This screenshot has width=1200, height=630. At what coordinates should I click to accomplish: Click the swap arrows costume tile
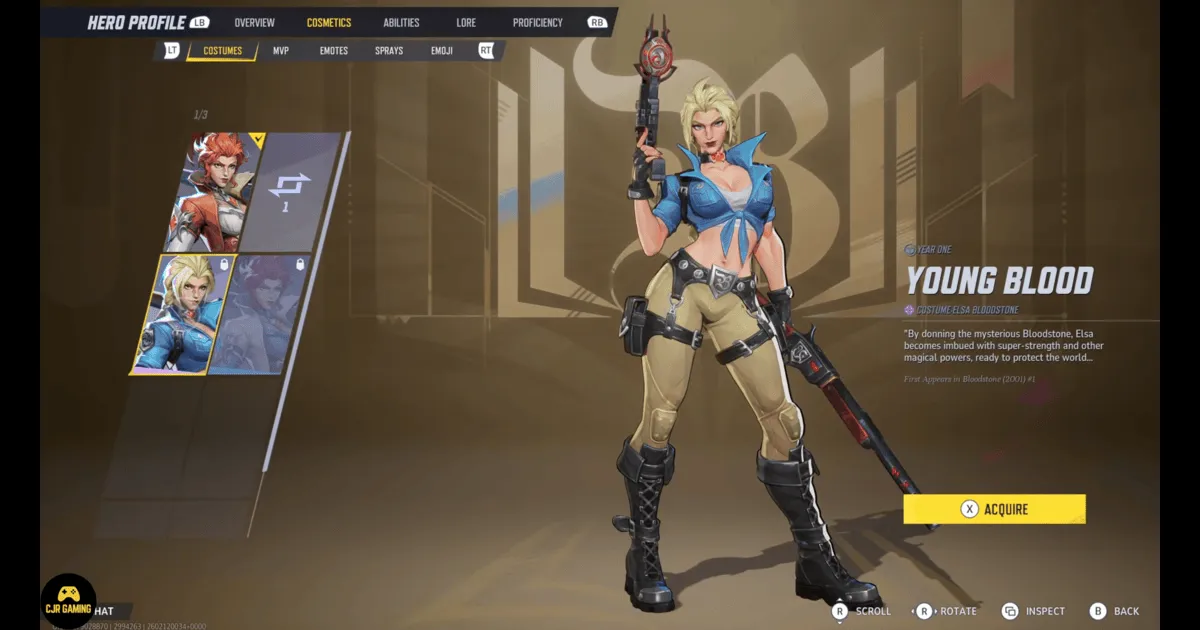pyautogui.click(x=291, y=190)
